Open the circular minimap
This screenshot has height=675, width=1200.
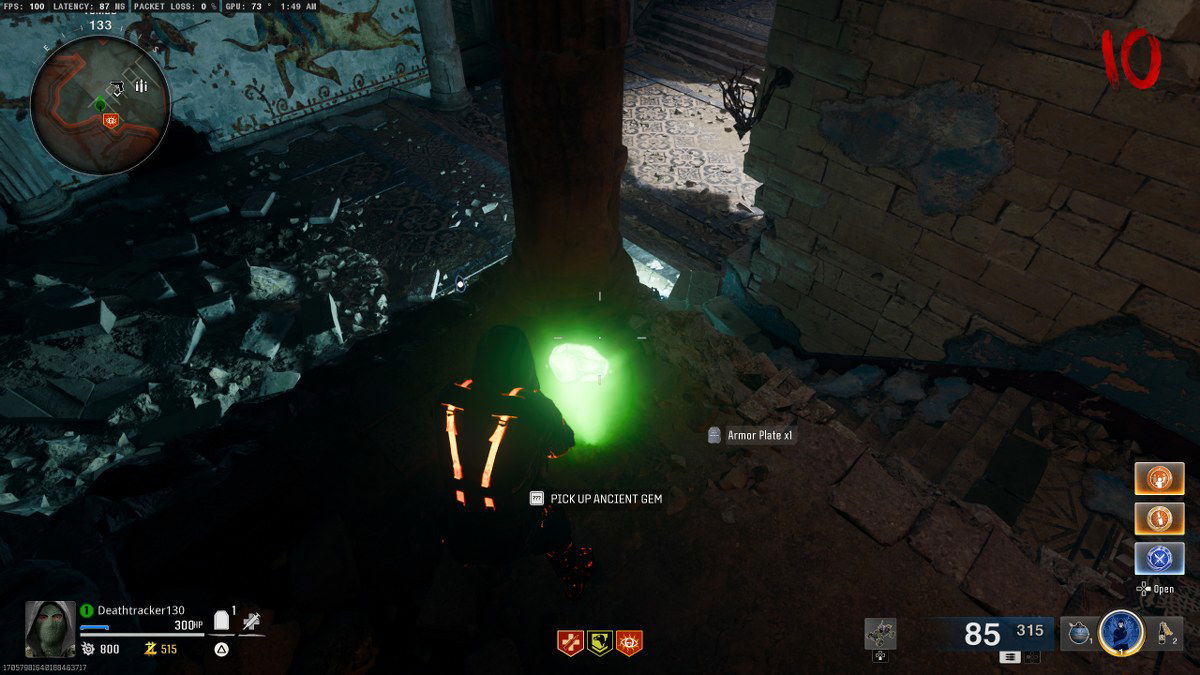100,106
